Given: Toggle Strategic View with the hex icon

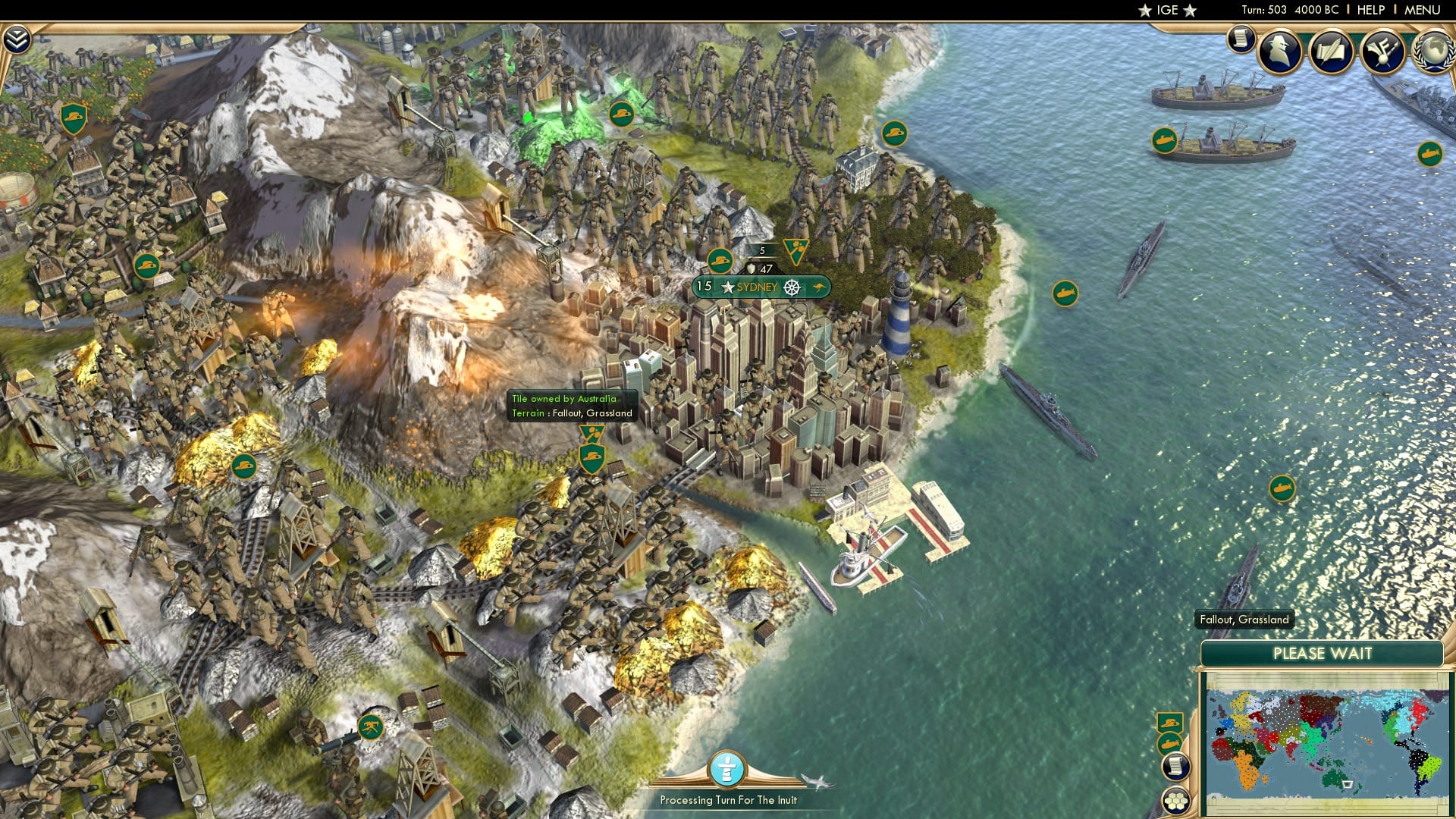Looking at the screenshot, I should (1177, 800).
